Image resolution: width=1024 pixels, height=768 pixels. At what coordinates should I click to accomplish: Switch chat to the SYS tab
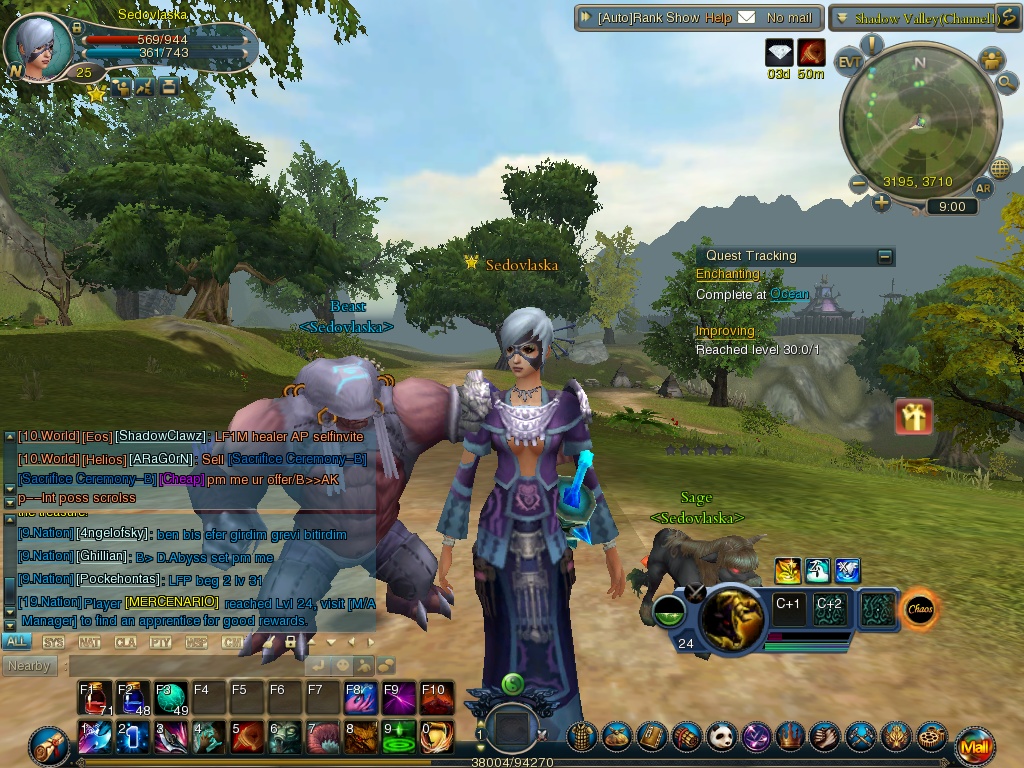tap(53, 642)
